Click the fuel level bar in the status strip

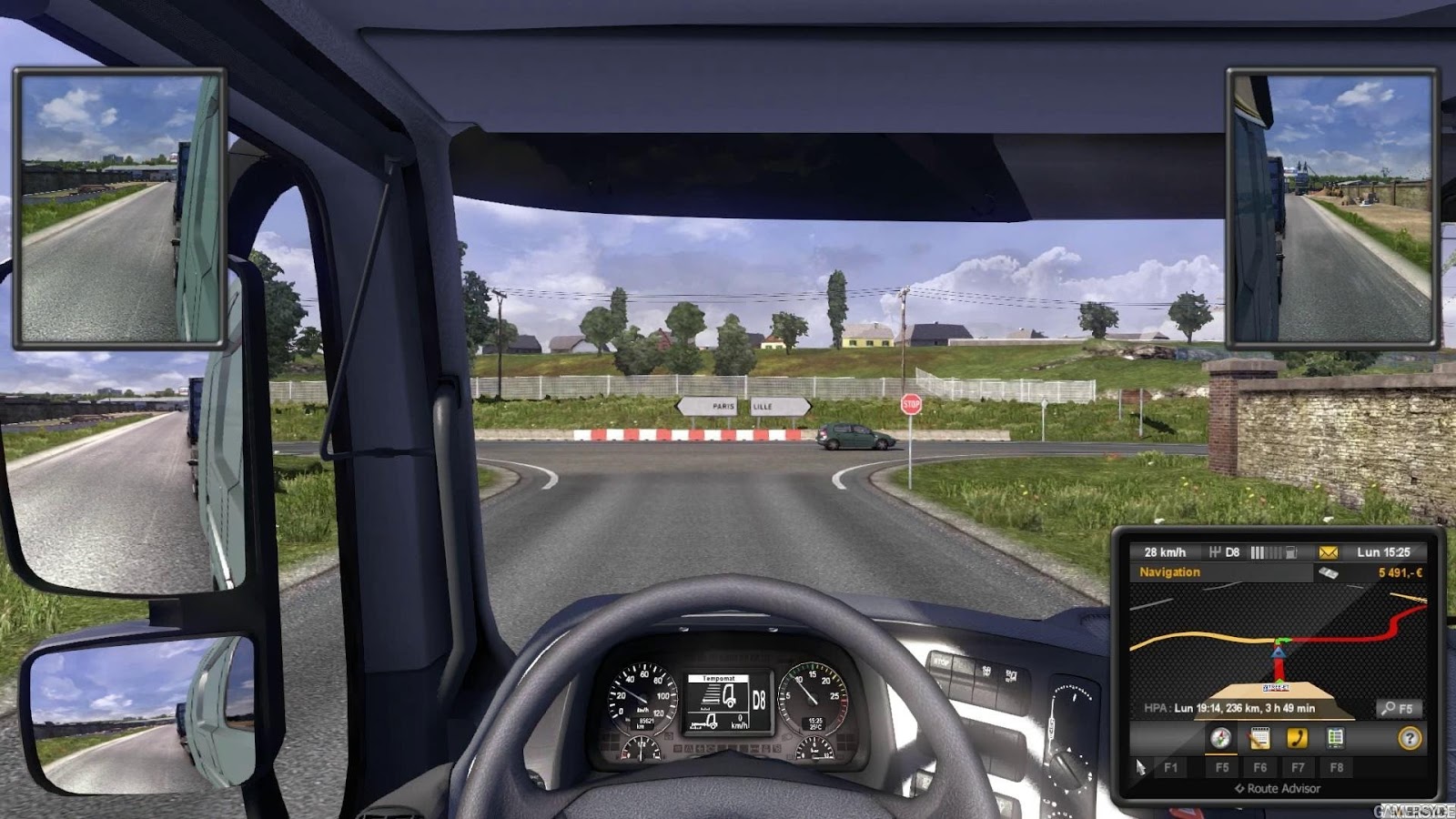pyautogui.click(x=1267, y=551)
